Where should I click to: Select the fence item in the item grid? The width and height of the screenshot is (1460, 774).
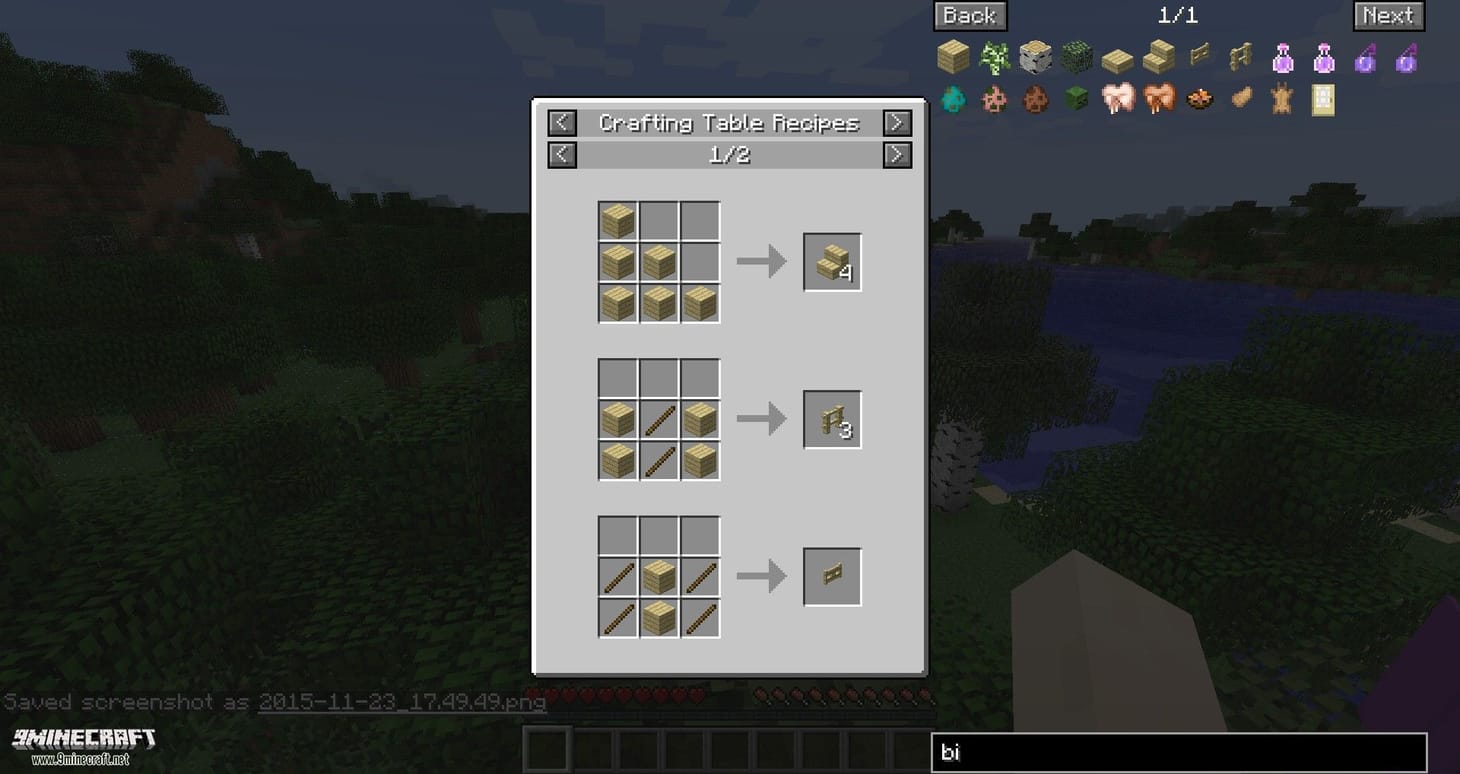click(1240, 57)
